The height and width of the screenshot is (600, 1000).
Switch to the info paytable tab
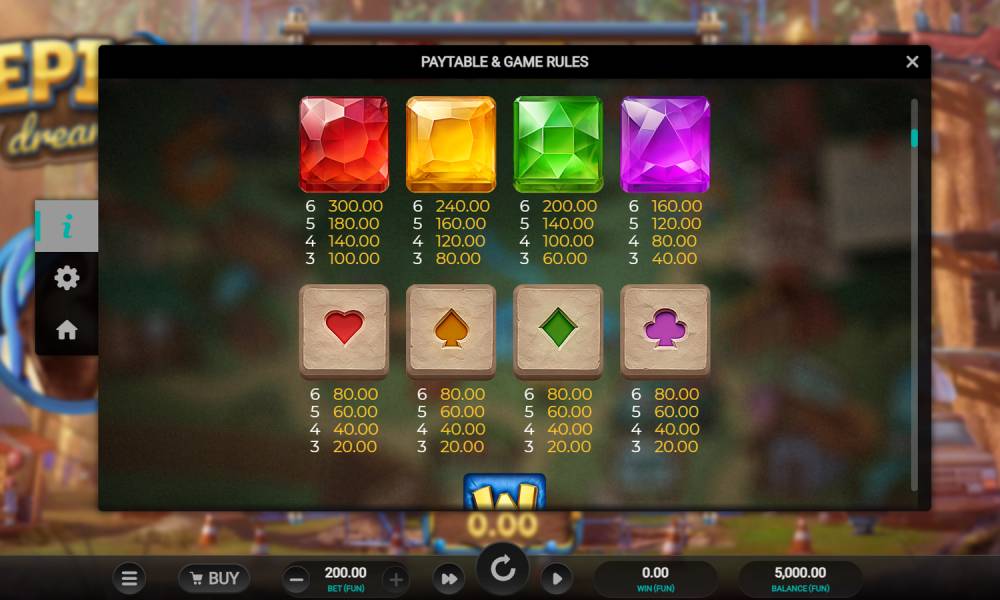pos(67,226)
